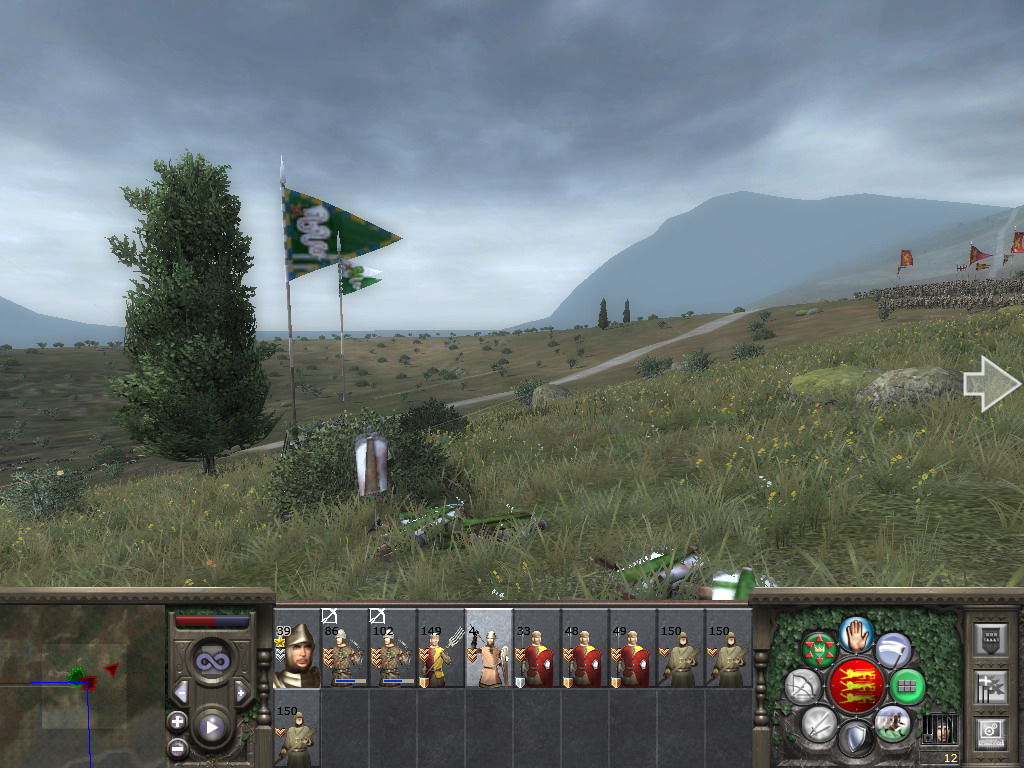Viewport: 1024px width, 768px height.
Task: Click the play button on the speed panel
Action: tap(211, 727)
